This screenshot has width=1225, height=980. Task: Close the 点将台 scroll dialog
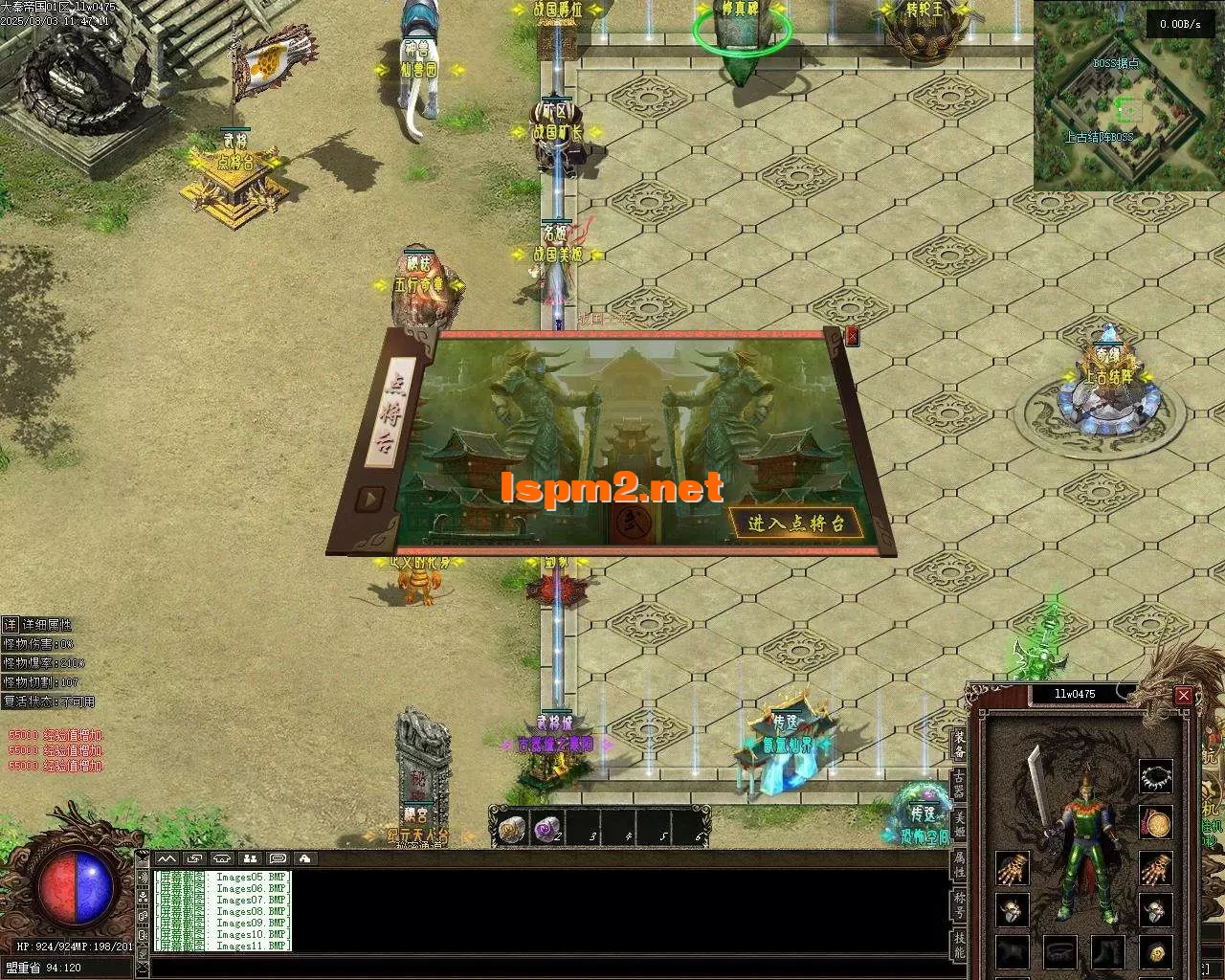(853, 336)
